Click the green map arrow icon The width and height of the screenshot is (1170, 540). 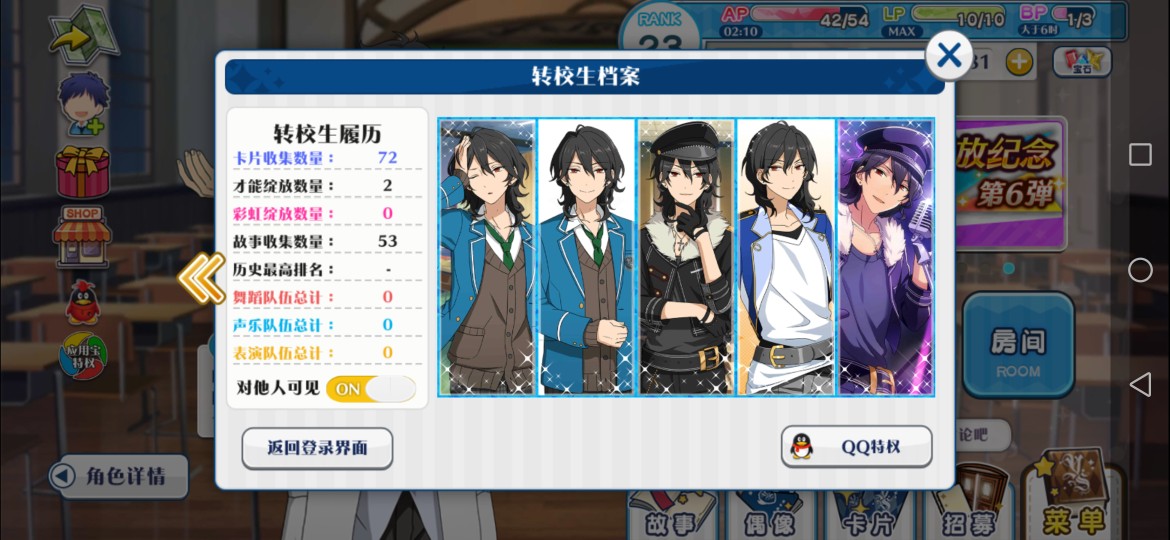click(x=83, y=35)
